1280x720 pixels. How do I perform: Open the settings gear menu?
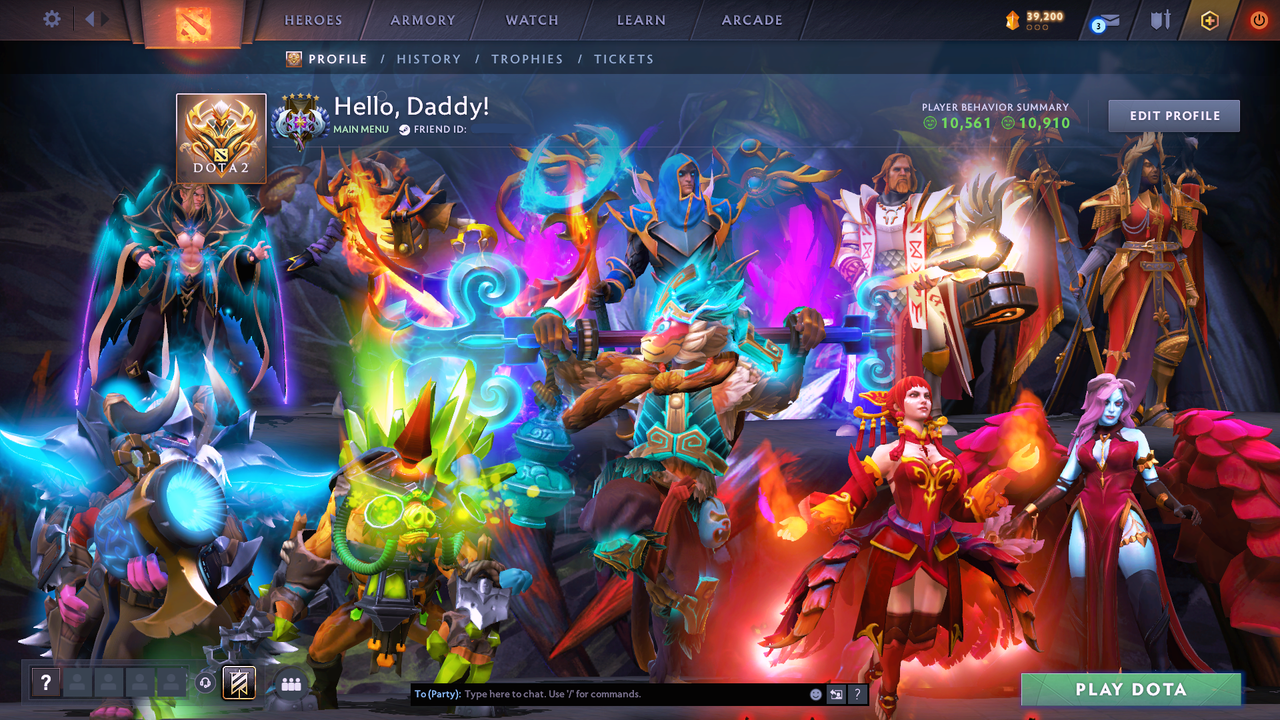pos(52,18)
